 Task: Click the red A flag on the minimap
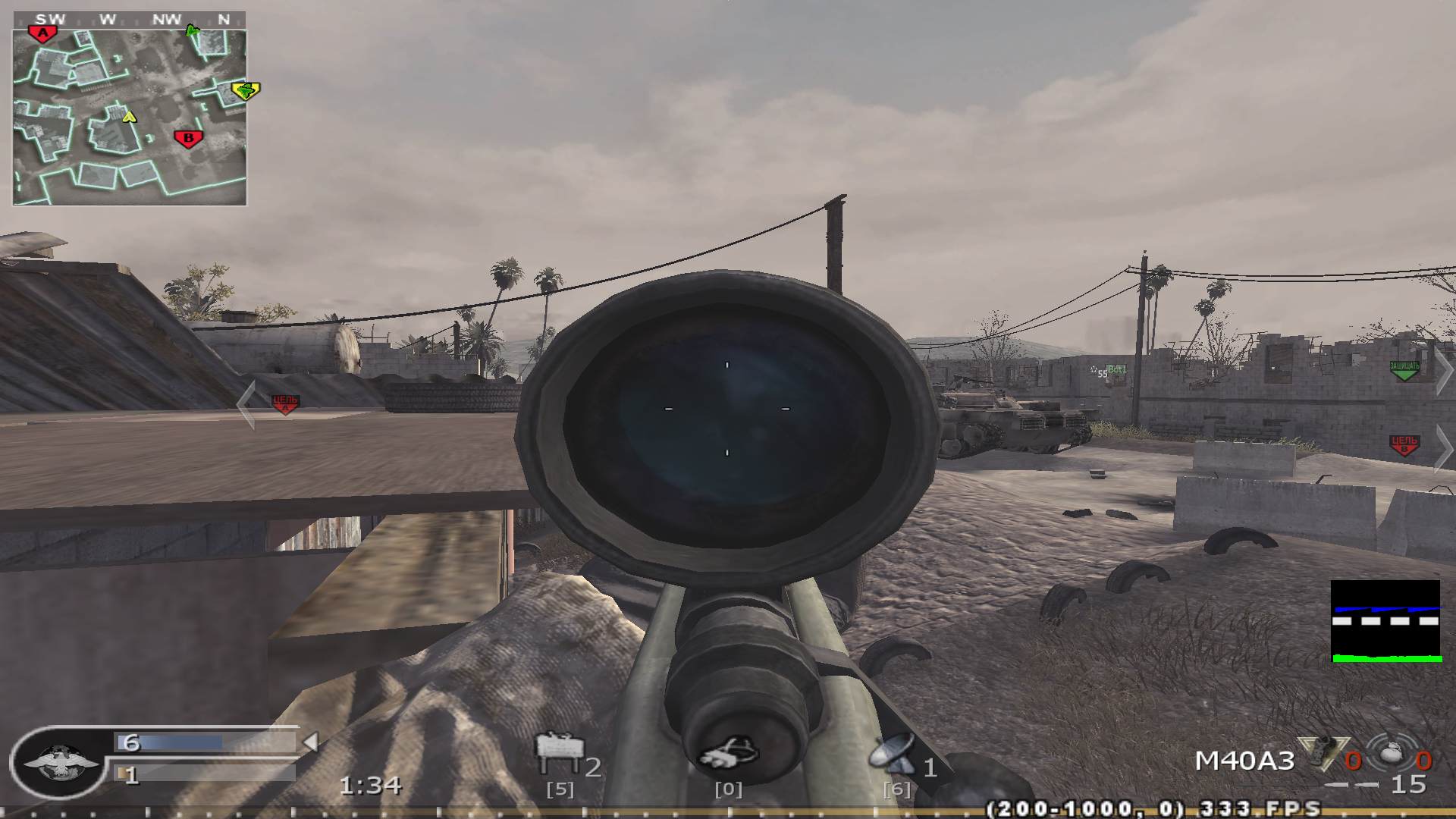click(42, 30)
